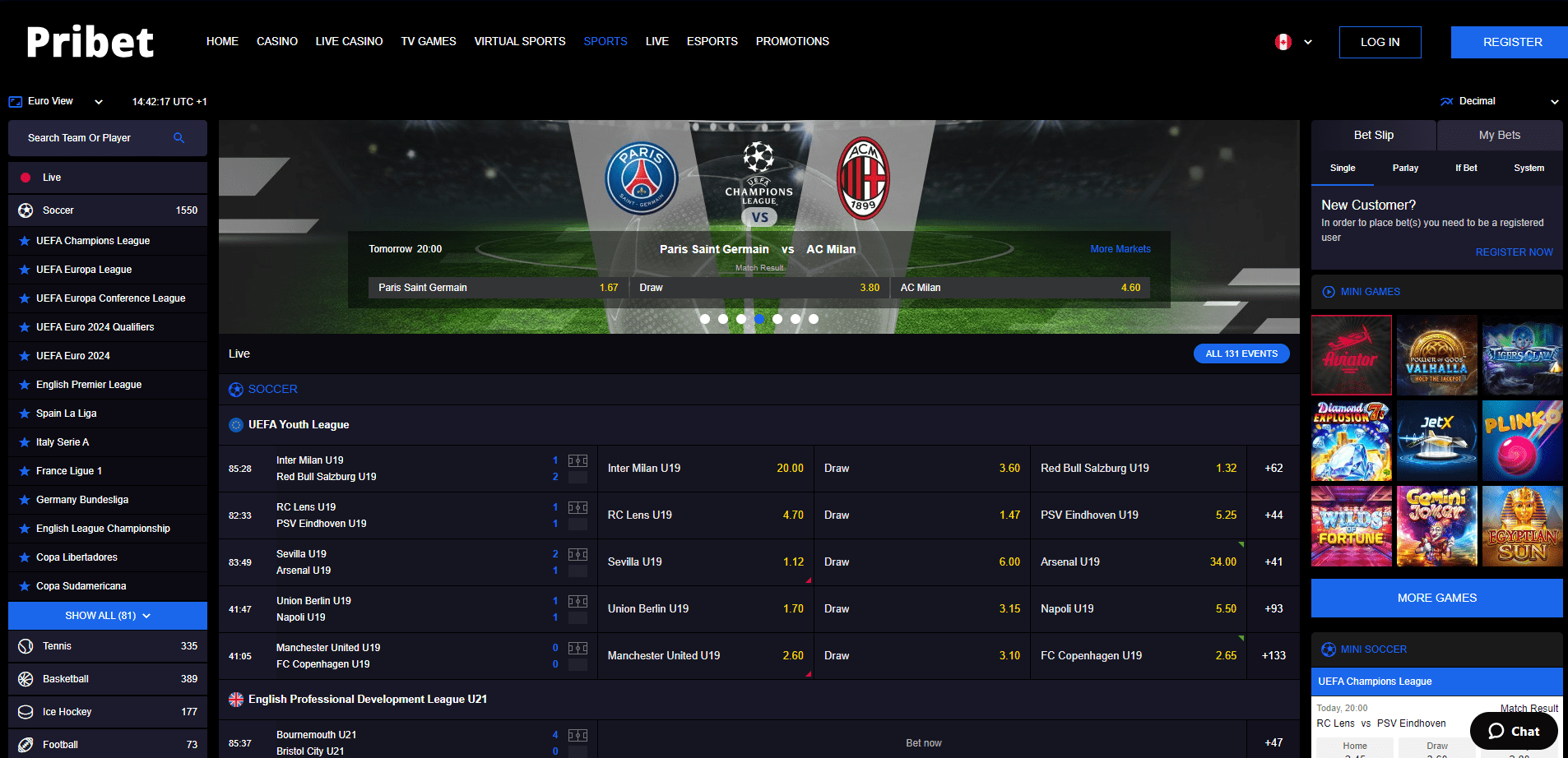
Task: Open the Canadian flag language dropdown
Action: coord(1293,42)
